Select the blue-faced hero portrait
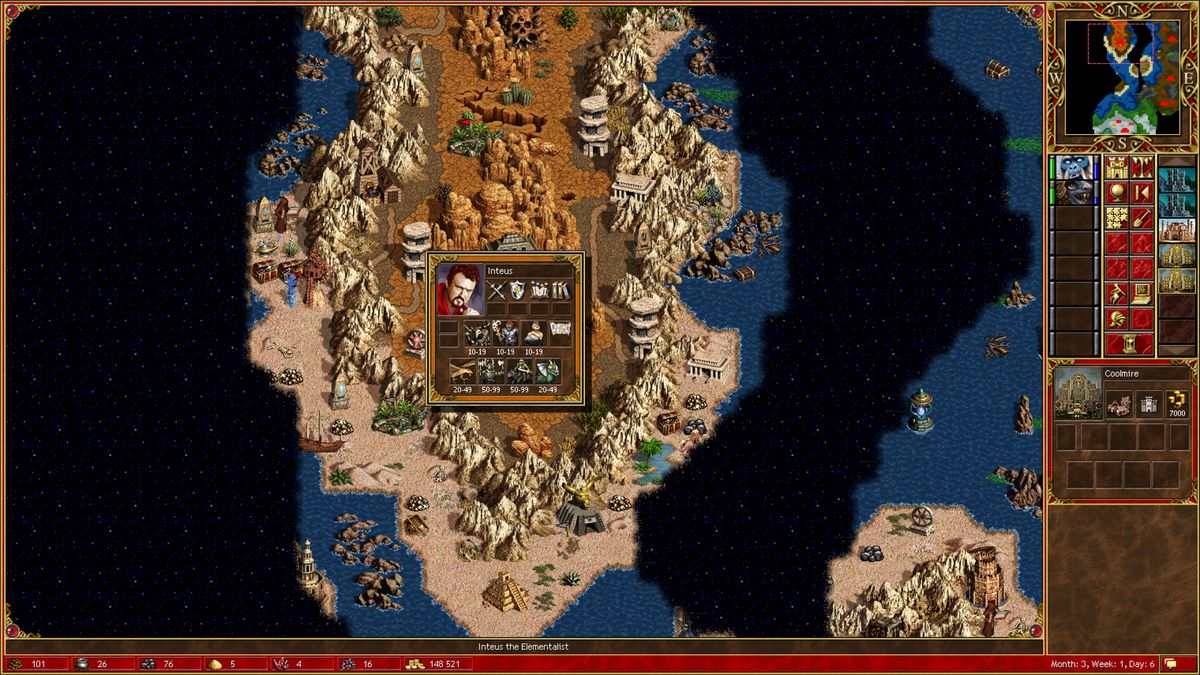Screen dimensions: 1200x675 pos(1076,167)
